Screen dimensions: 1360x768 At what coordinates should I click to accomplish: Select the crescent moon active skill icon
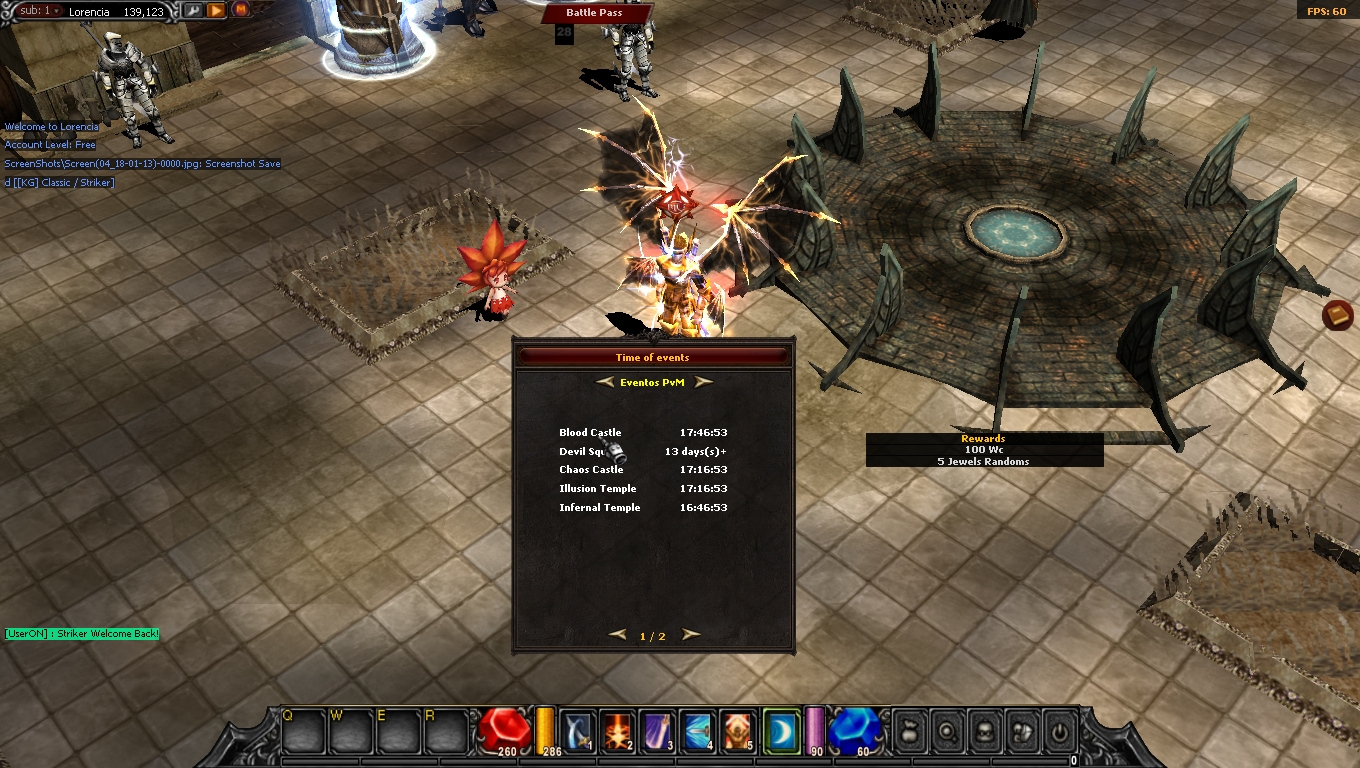[x=781, y=731]
